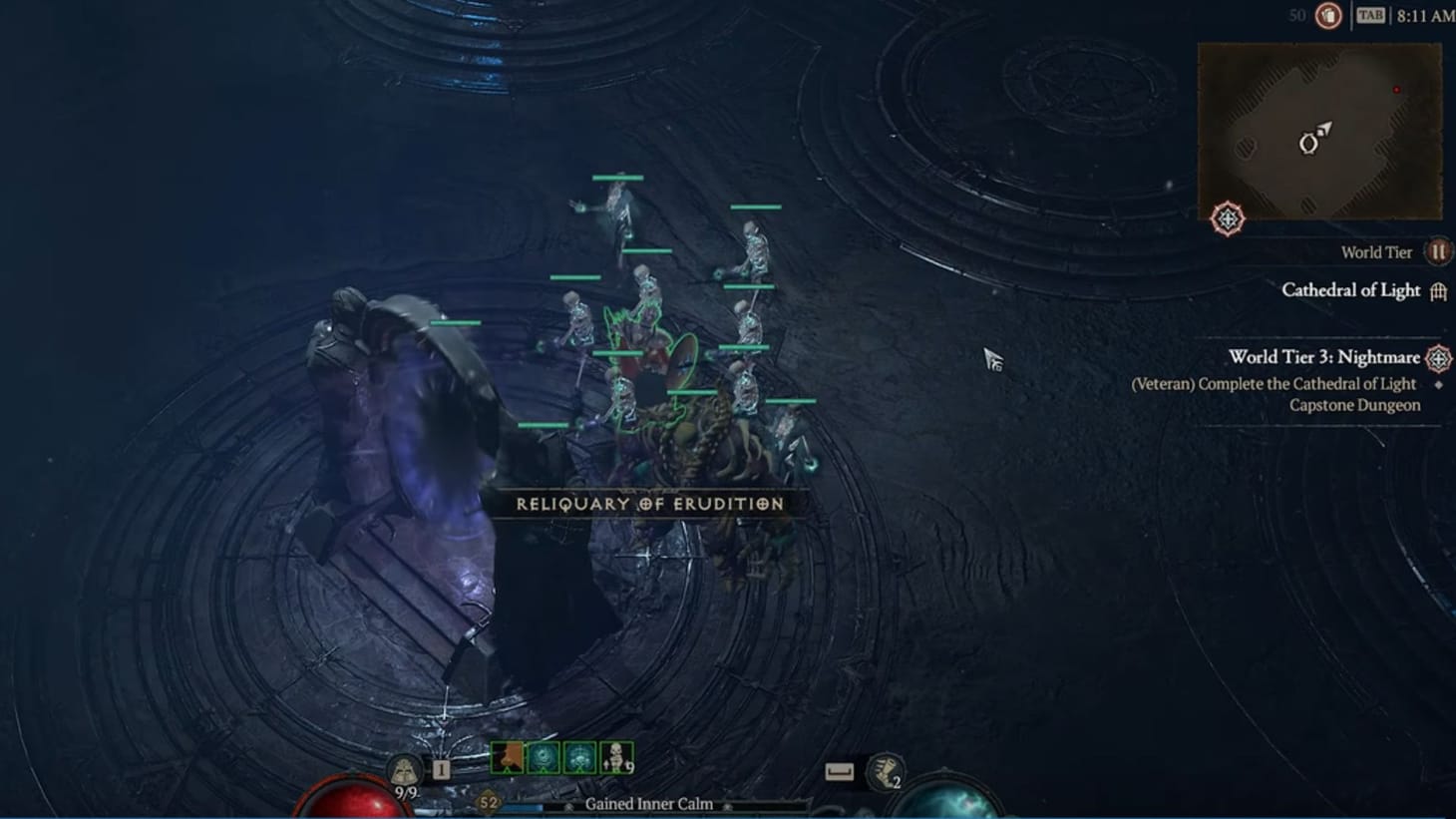
Task: Select the consumable item showing quantity 2
Action: 886,773
